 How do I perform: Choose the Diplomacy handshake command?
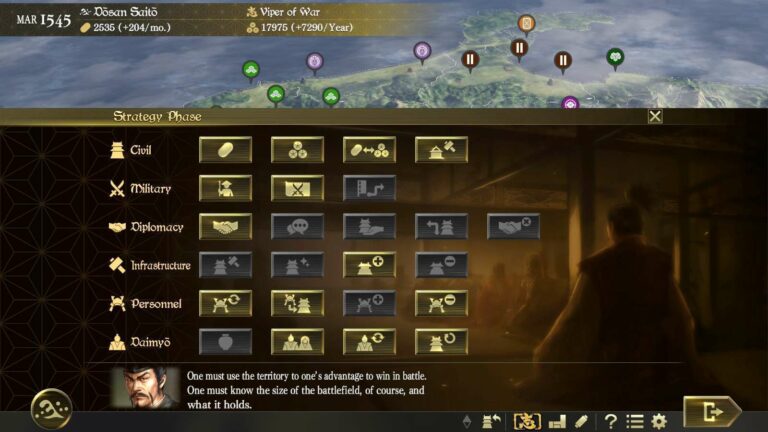pyautogui.click(x=225, y=227)
